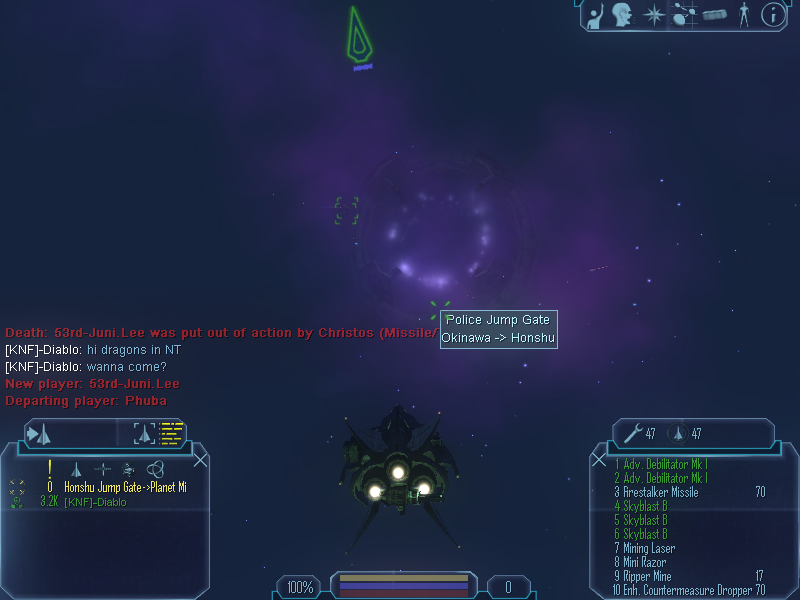Switch to the bracketed ship target tab
This screenshot has width=800, height=600.
145,433
